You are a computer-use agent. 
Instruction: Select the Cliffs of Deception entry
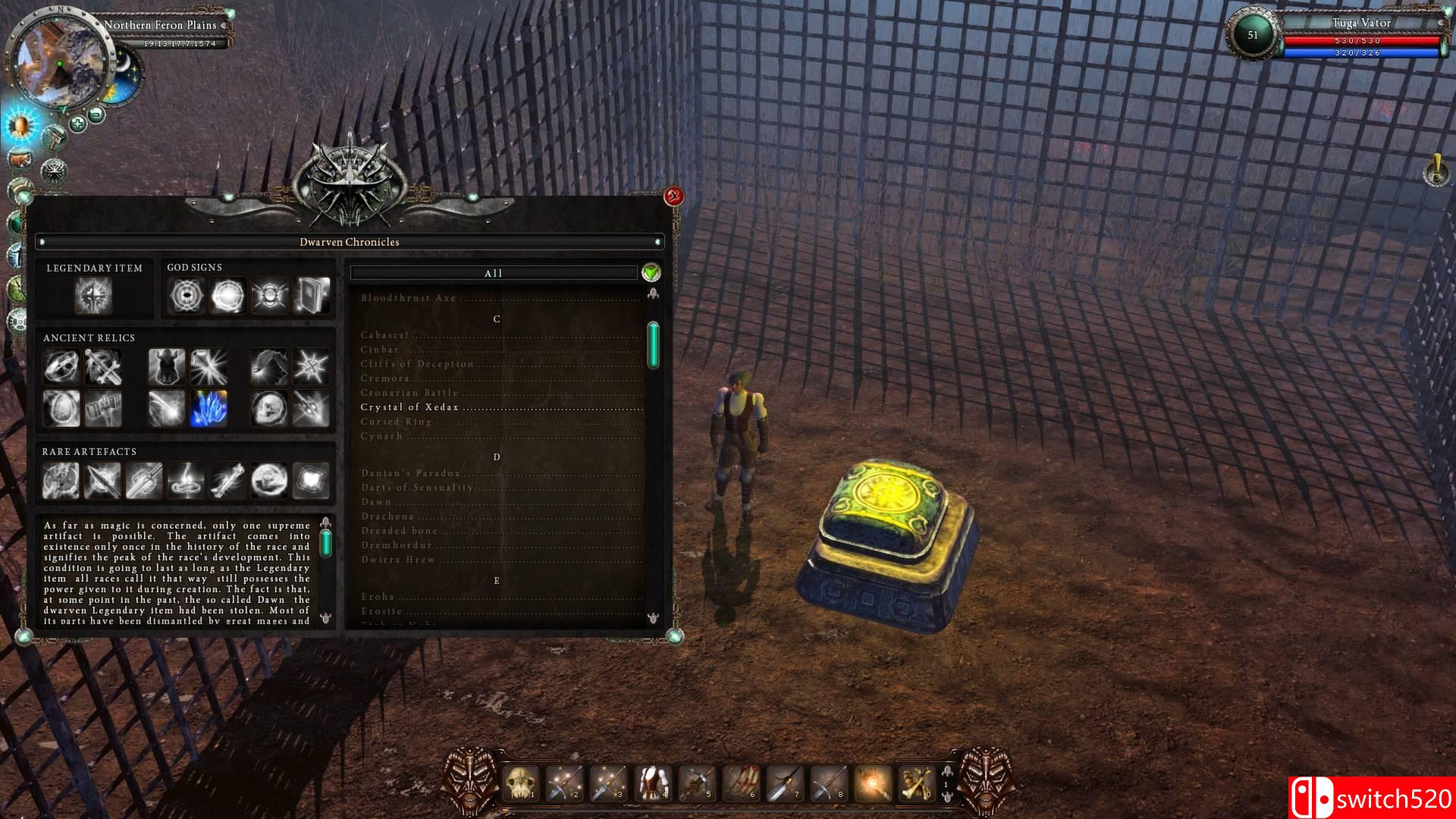(417, 364)
